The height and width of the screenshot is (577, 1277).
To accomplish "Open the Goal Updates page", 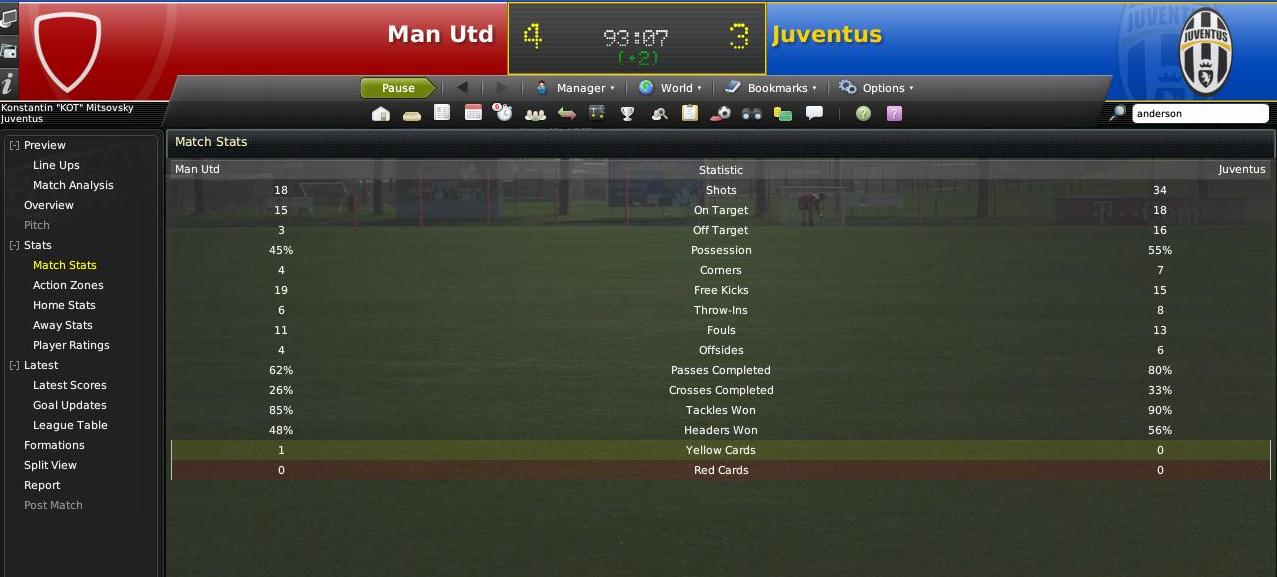I will pos(69,405).
